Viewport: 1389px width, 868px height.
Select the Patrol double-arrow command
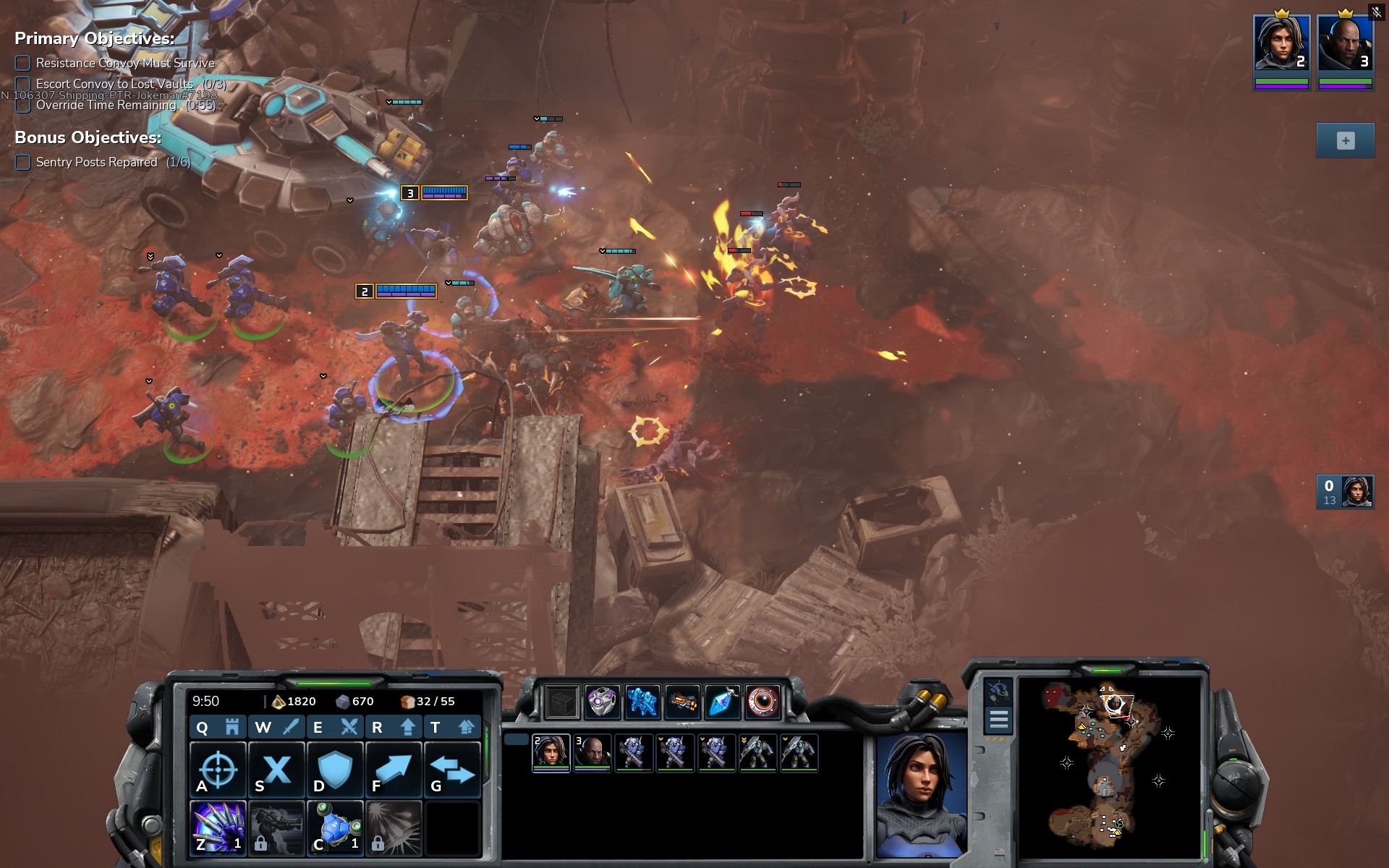[452, 770]
